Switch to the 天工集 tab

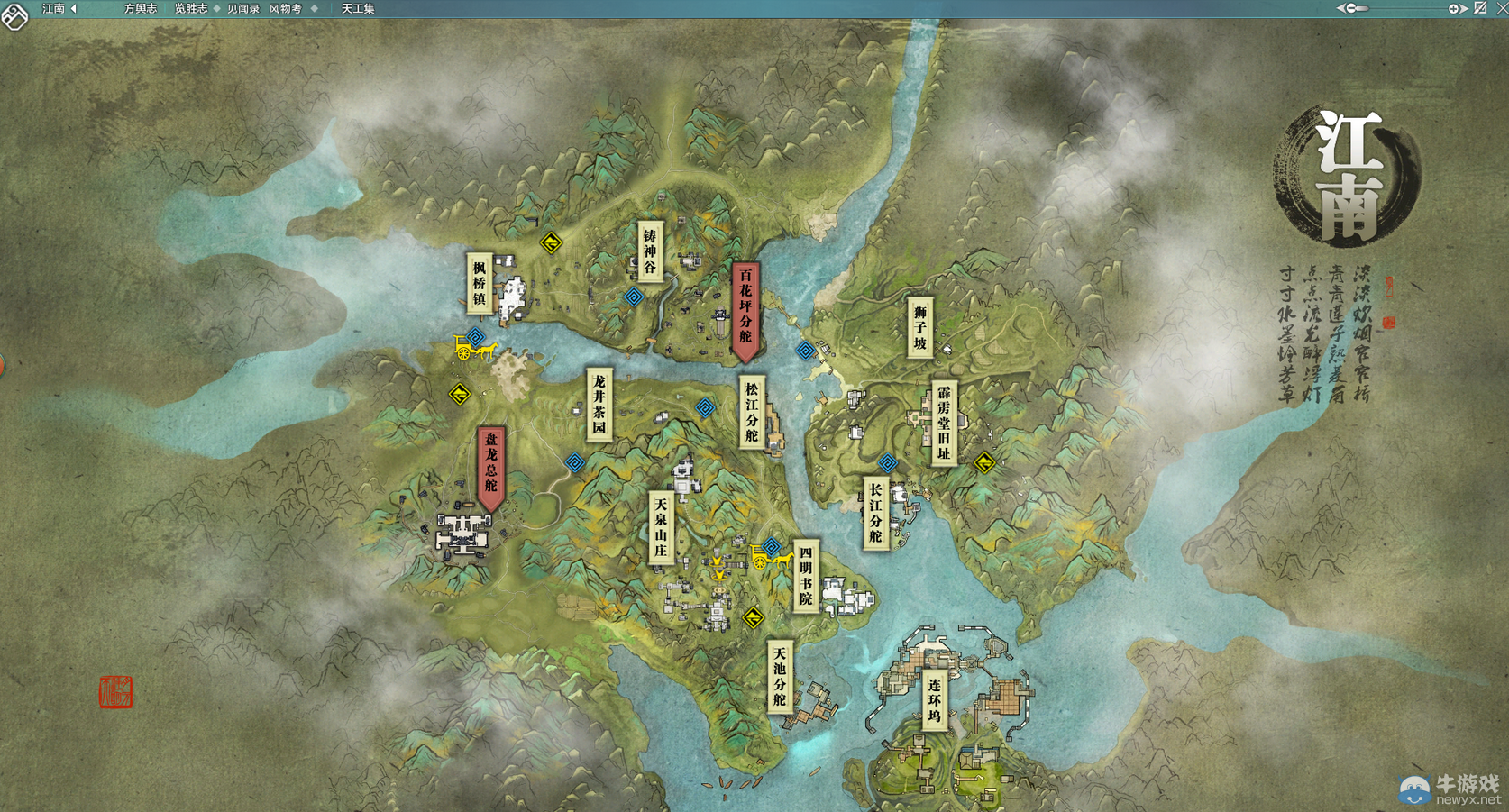click(357, 8)
